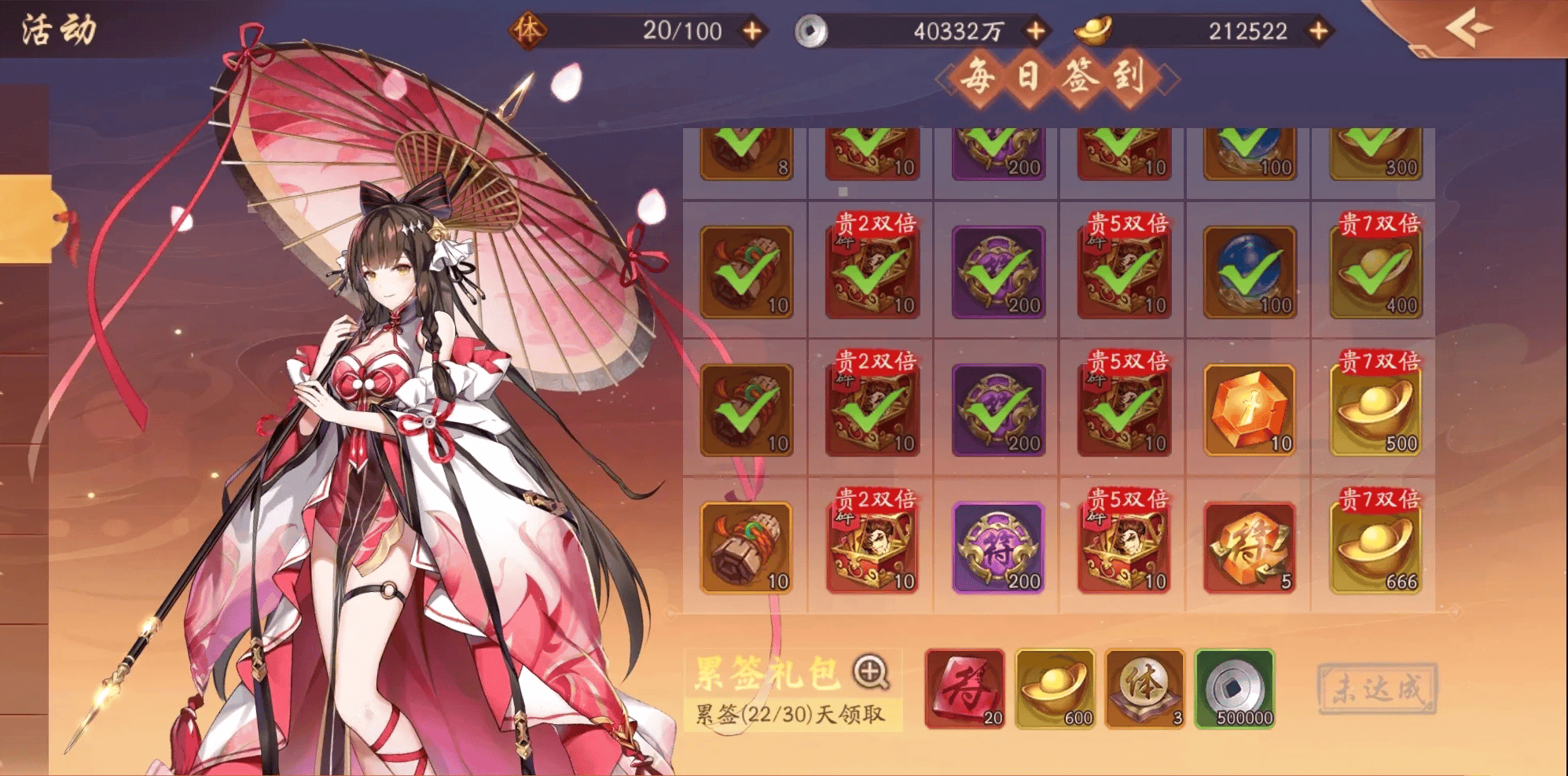Select the orange gem ×10 sign-in reward

point(1248,409)
